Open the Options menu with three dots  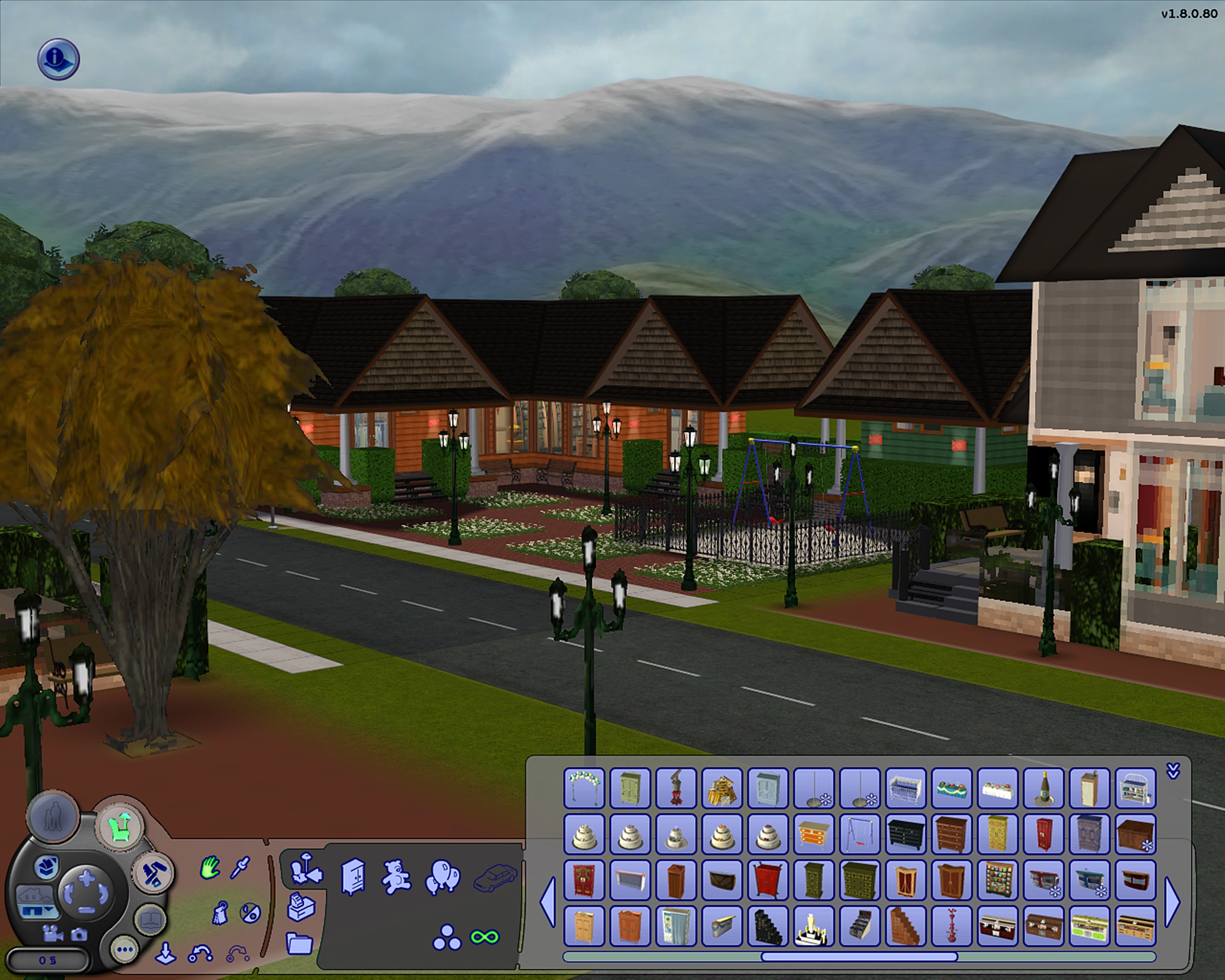point(124,949)
